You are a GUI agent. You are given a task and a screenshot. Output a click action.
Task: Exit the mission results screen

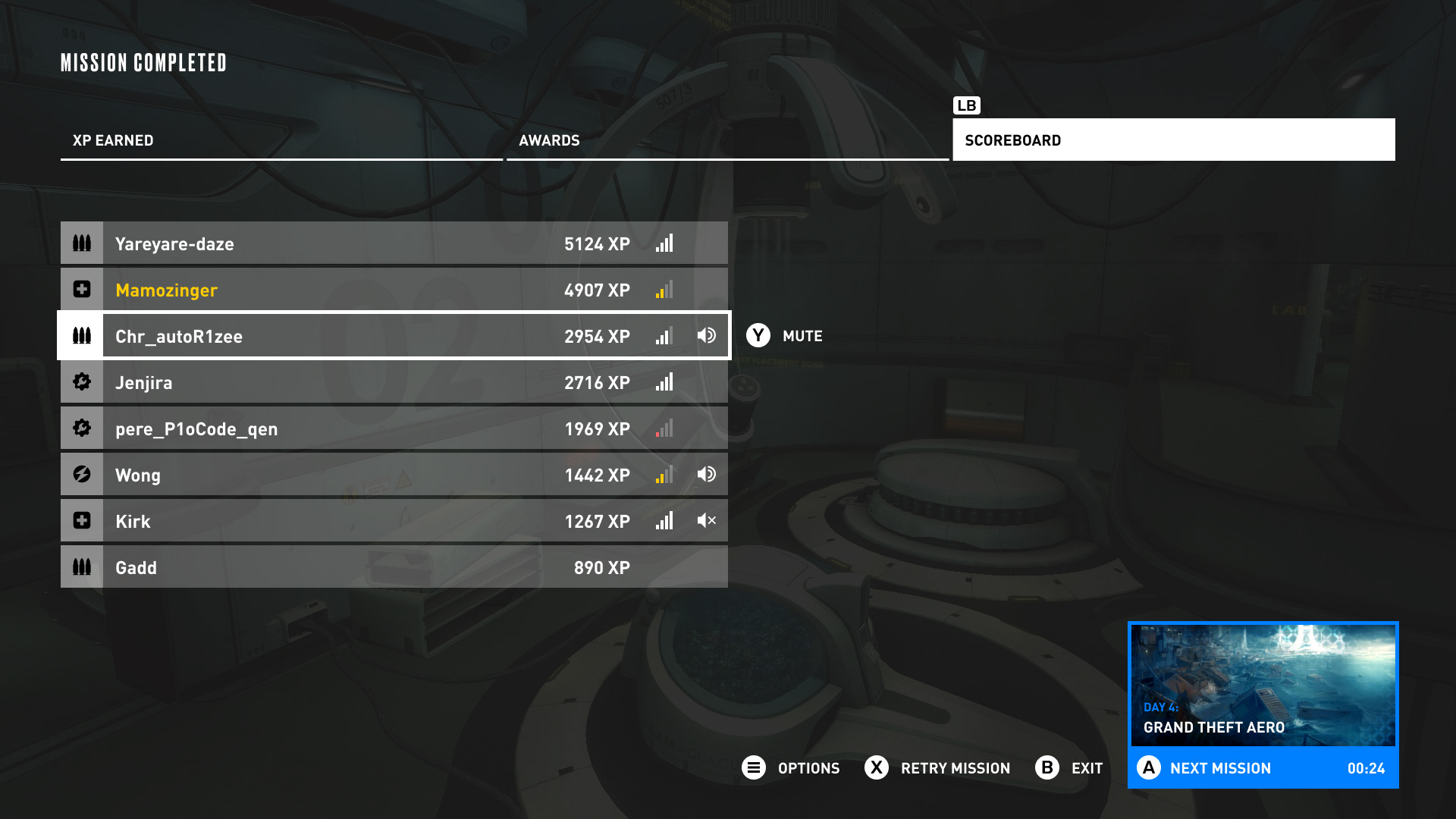tap(1069, 768)
